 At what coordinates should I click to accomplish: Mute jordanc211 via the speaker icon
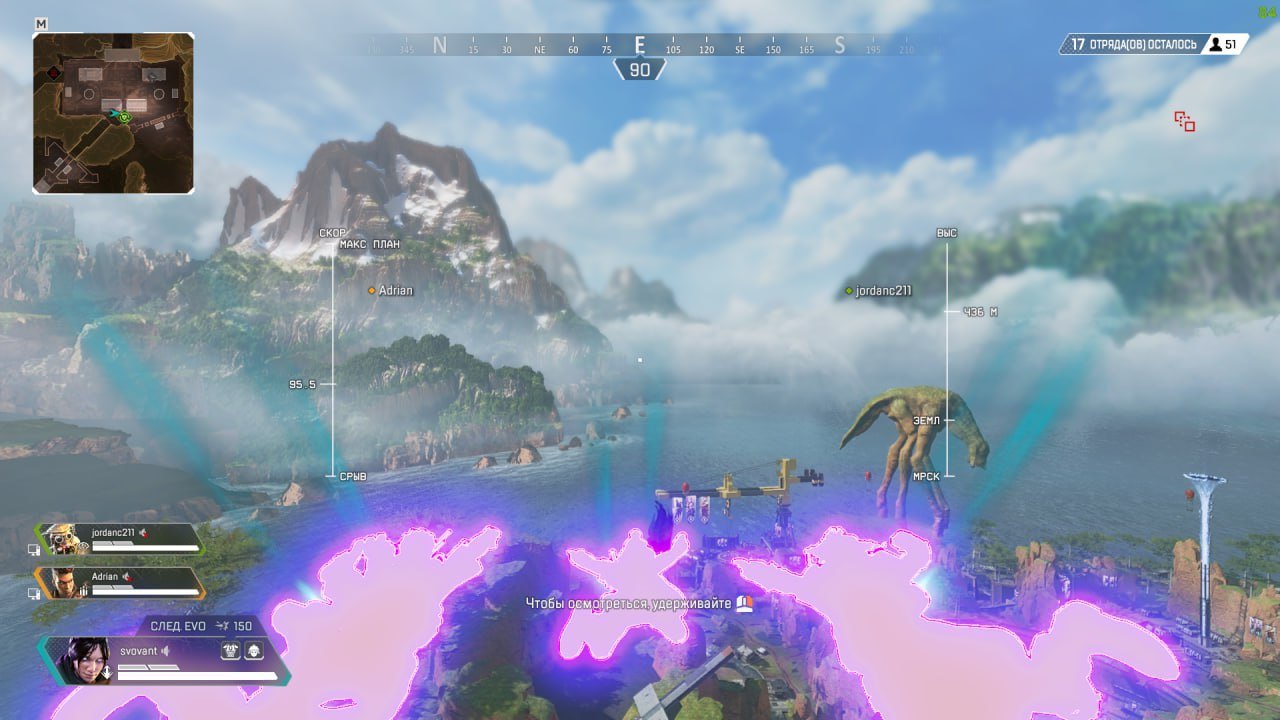(x=142, y=532)
